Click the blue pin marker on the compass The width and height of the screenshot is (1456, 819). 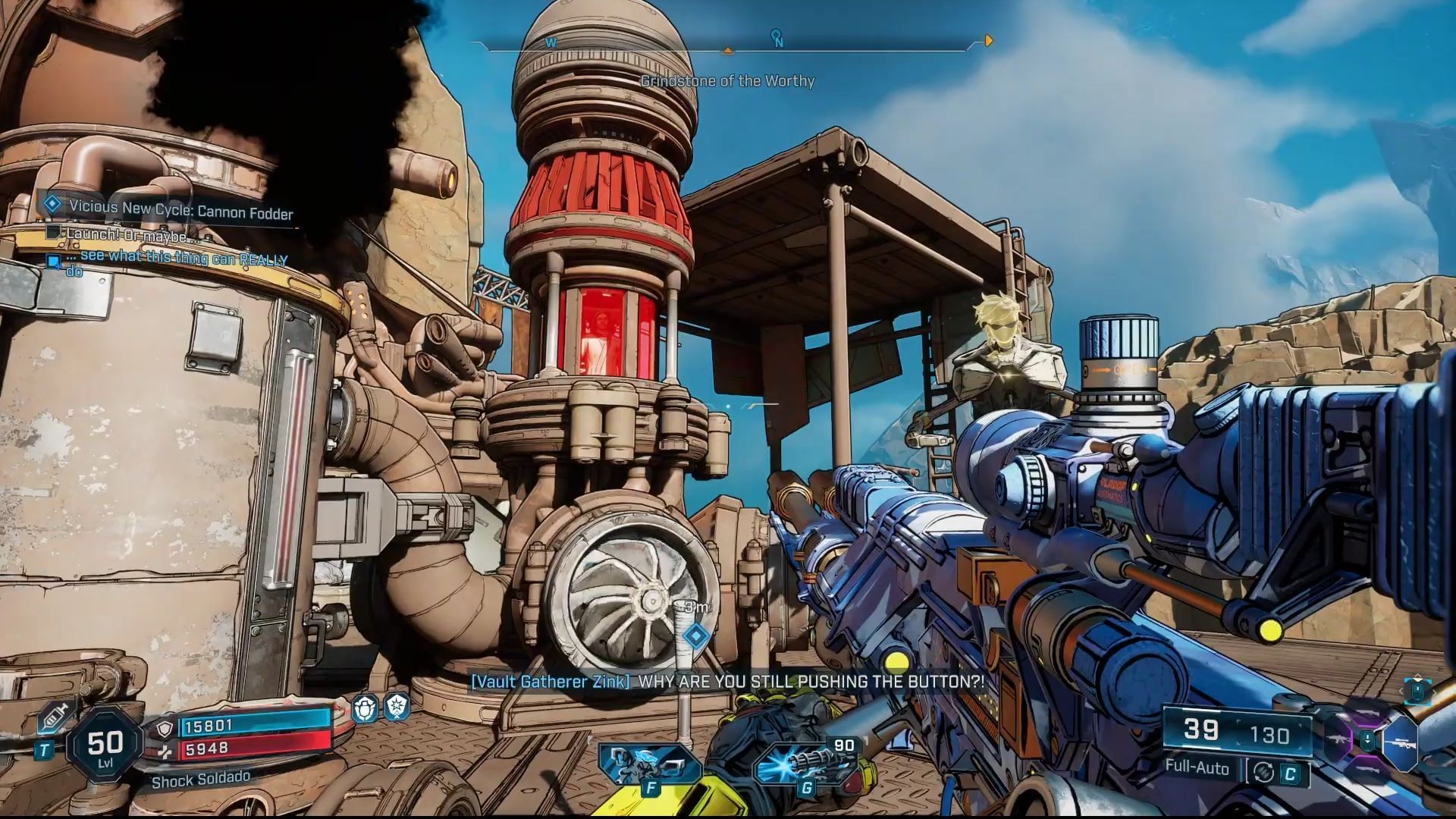[x=776, y=36]
